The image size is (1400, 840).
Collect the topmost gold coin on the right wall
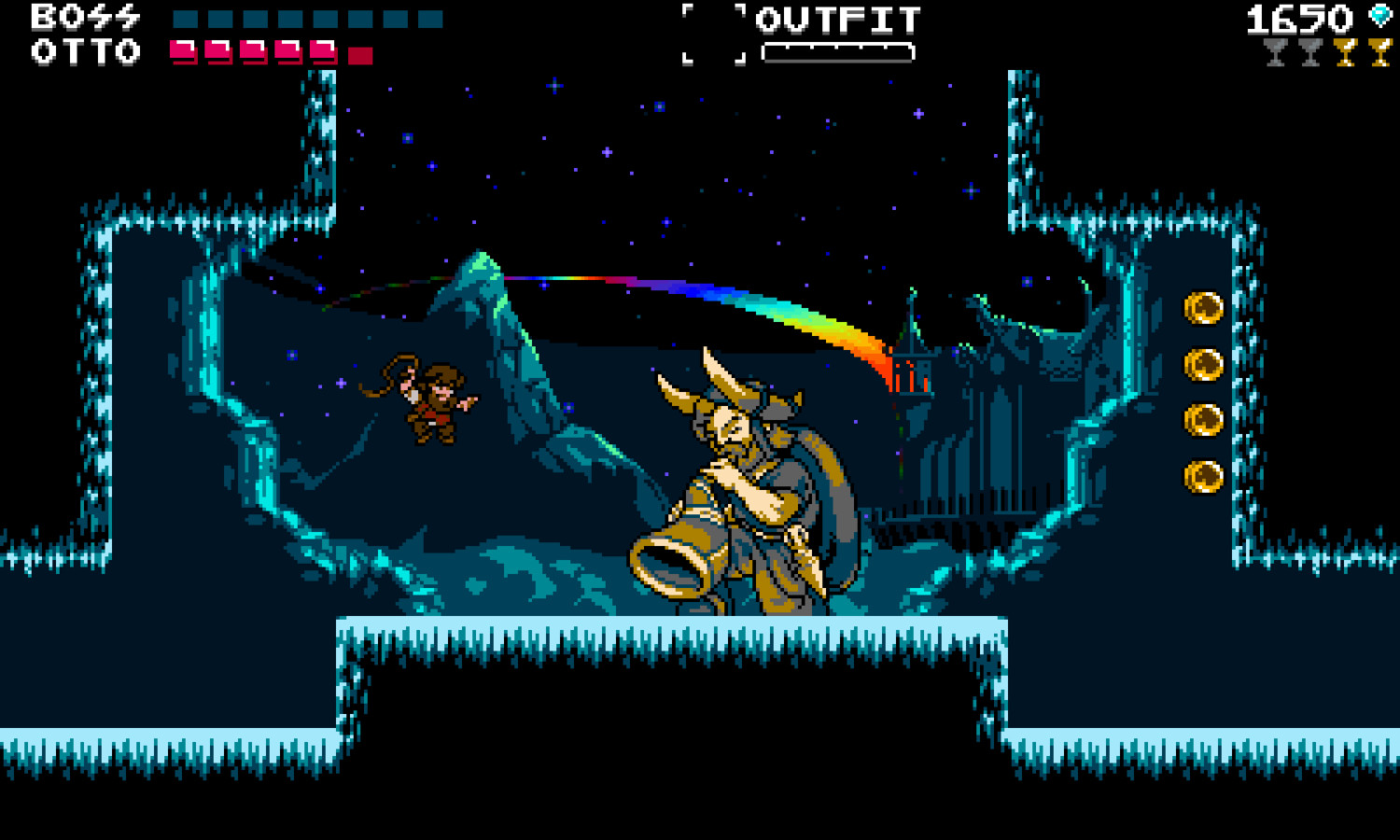[x=1205, y=308]
